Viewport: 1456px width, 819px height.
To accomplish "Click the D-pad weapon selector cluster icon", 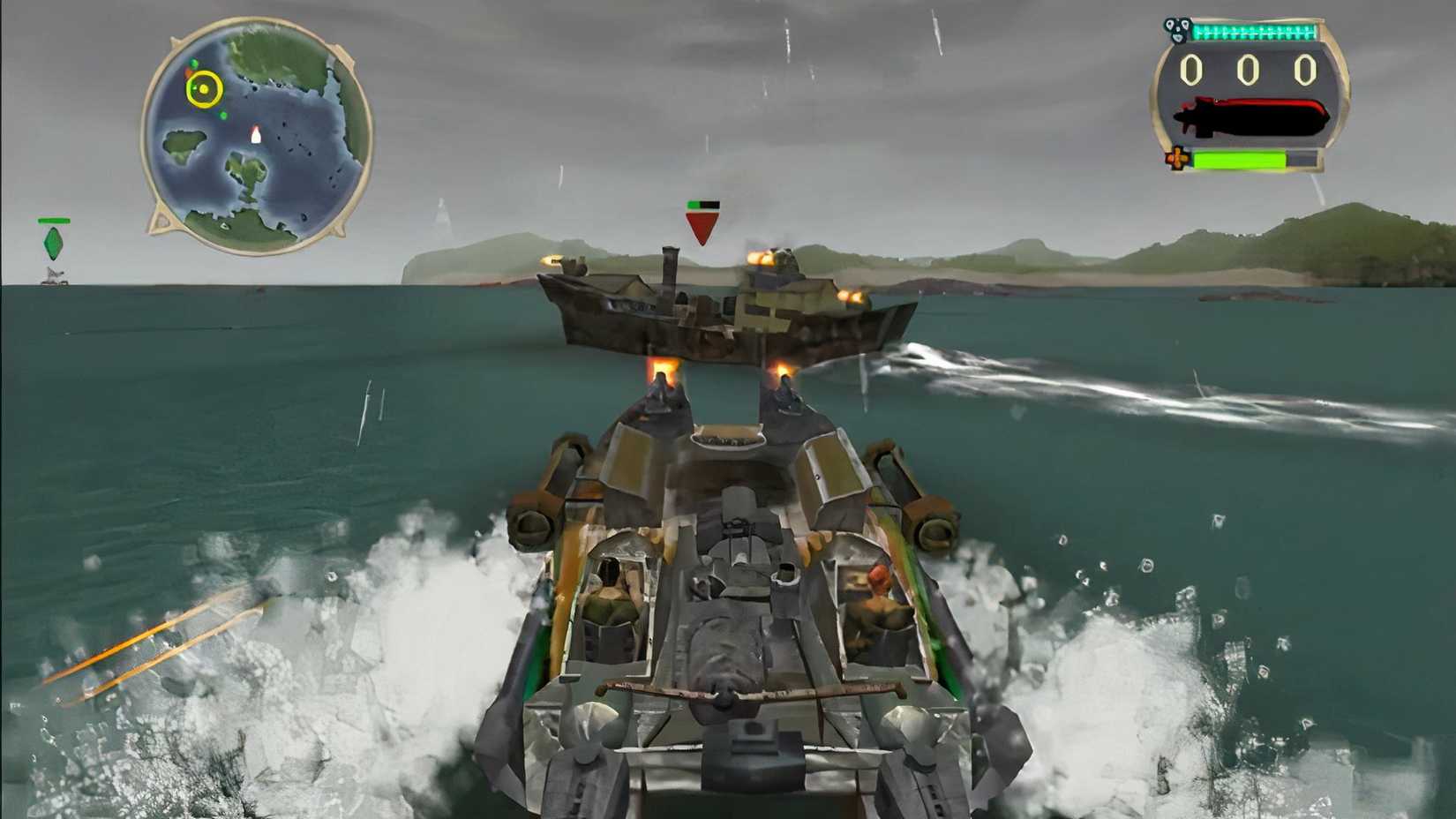I will point(1178,28).
